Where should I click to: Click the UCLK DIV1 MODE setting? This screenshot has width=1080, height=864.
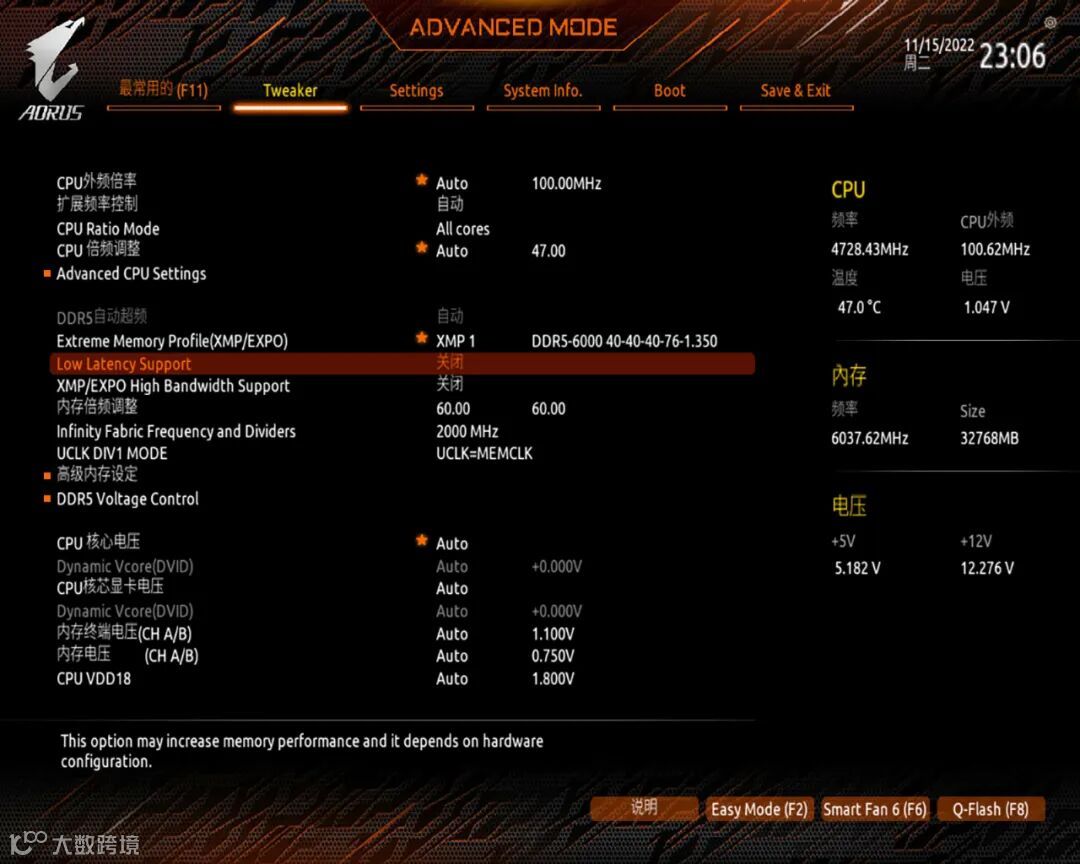112,453
